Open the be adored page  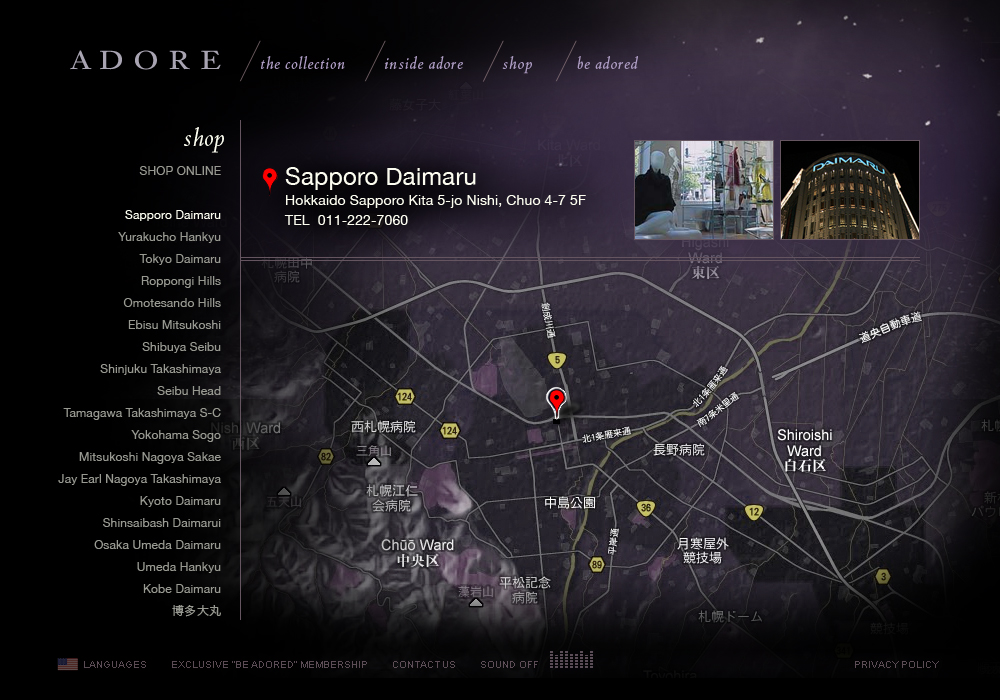607,64
